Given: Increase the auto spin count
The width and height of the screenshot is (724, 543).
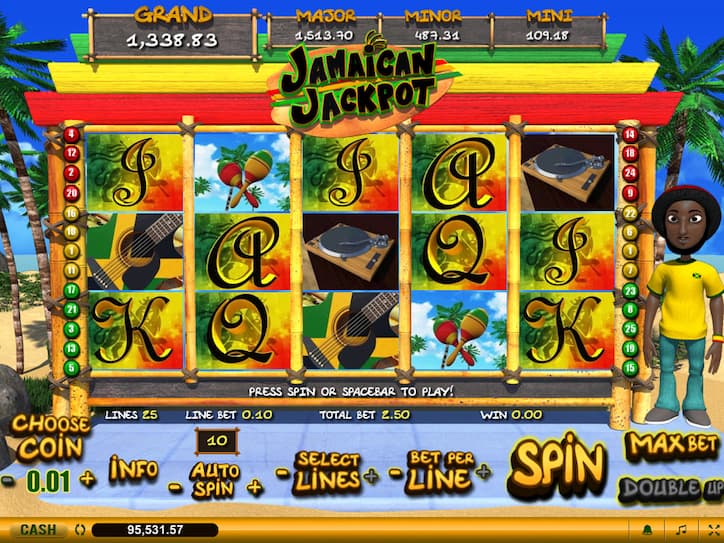Looking at the screenshot, I should click(254, 486).
